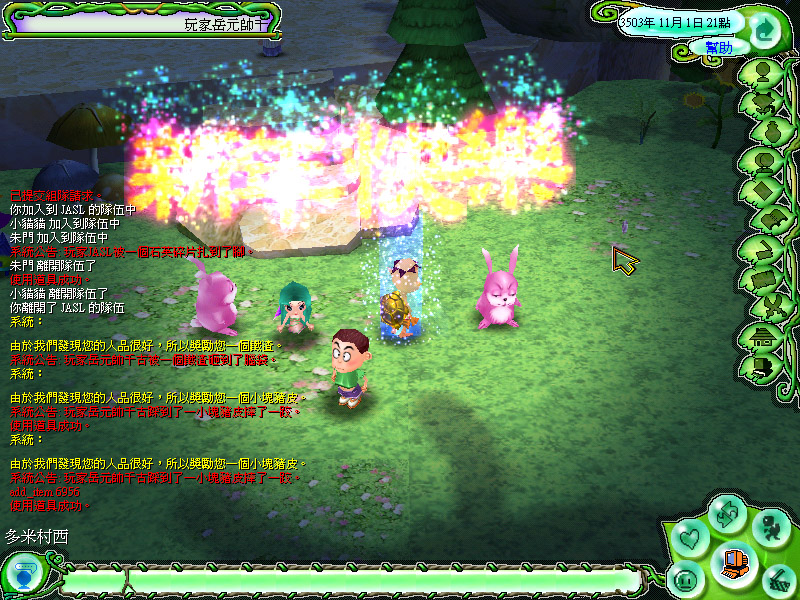Click the curved arrow button beside the date

point(763,27)
